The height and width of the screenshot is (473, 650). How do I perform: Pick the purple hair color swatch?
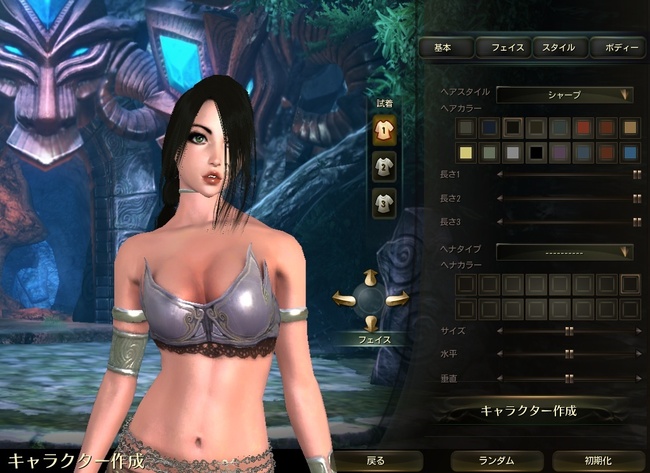point(560,152)
